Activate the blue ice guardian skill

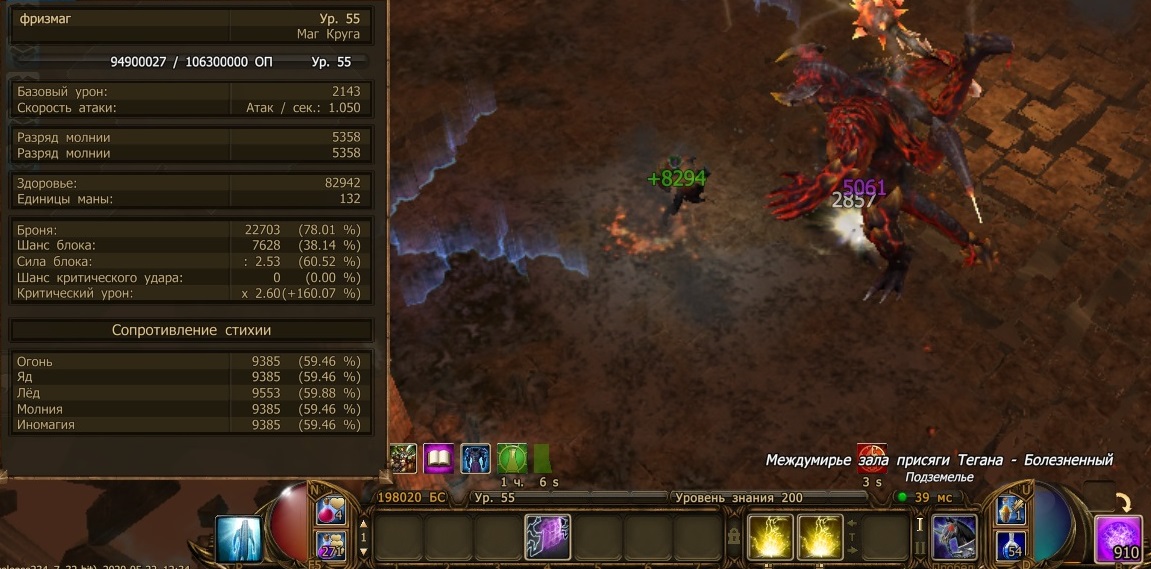238,538
